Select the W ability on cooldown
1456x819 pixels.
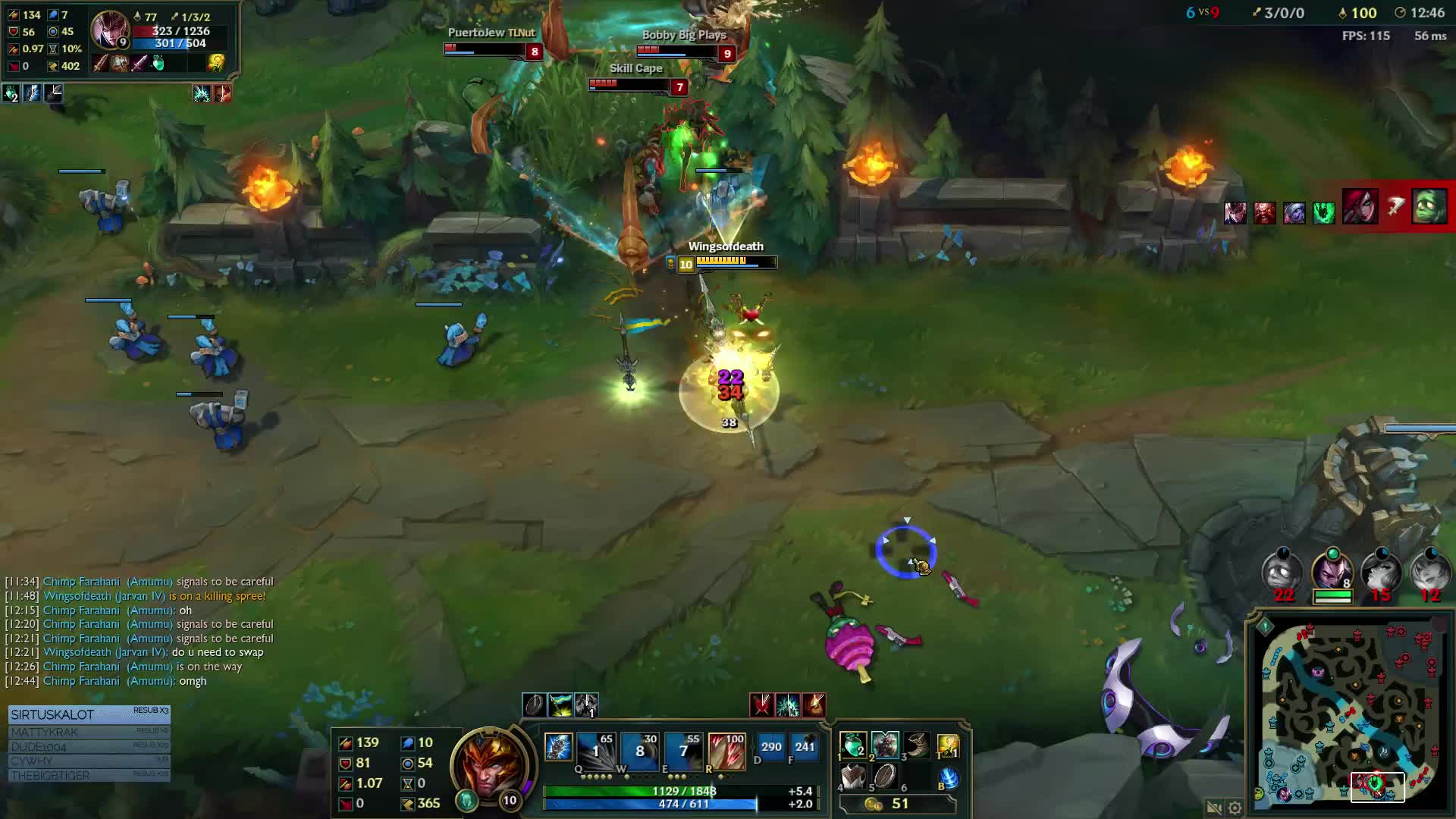point(639,748)
